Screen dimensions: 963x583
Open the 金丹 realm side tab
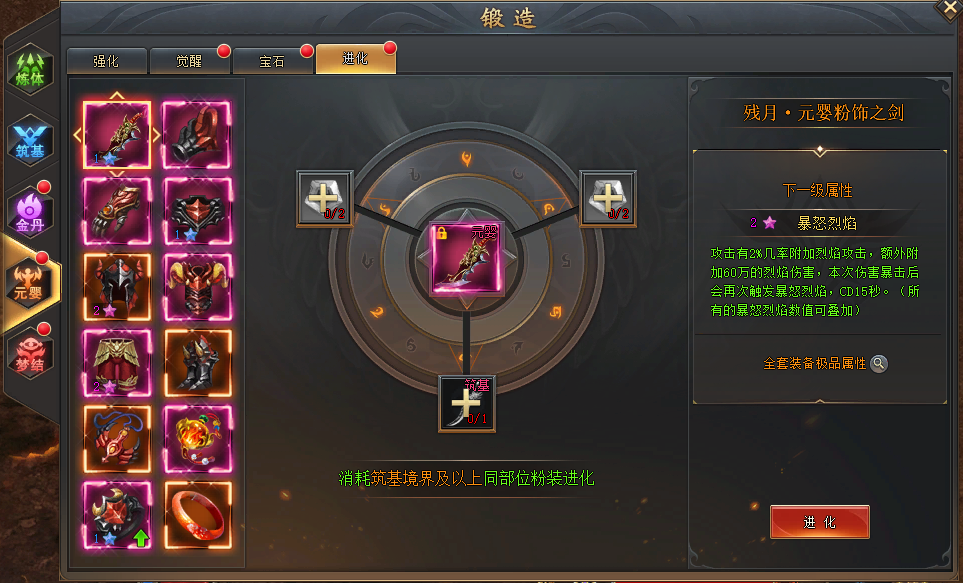(x=30, y=212)
